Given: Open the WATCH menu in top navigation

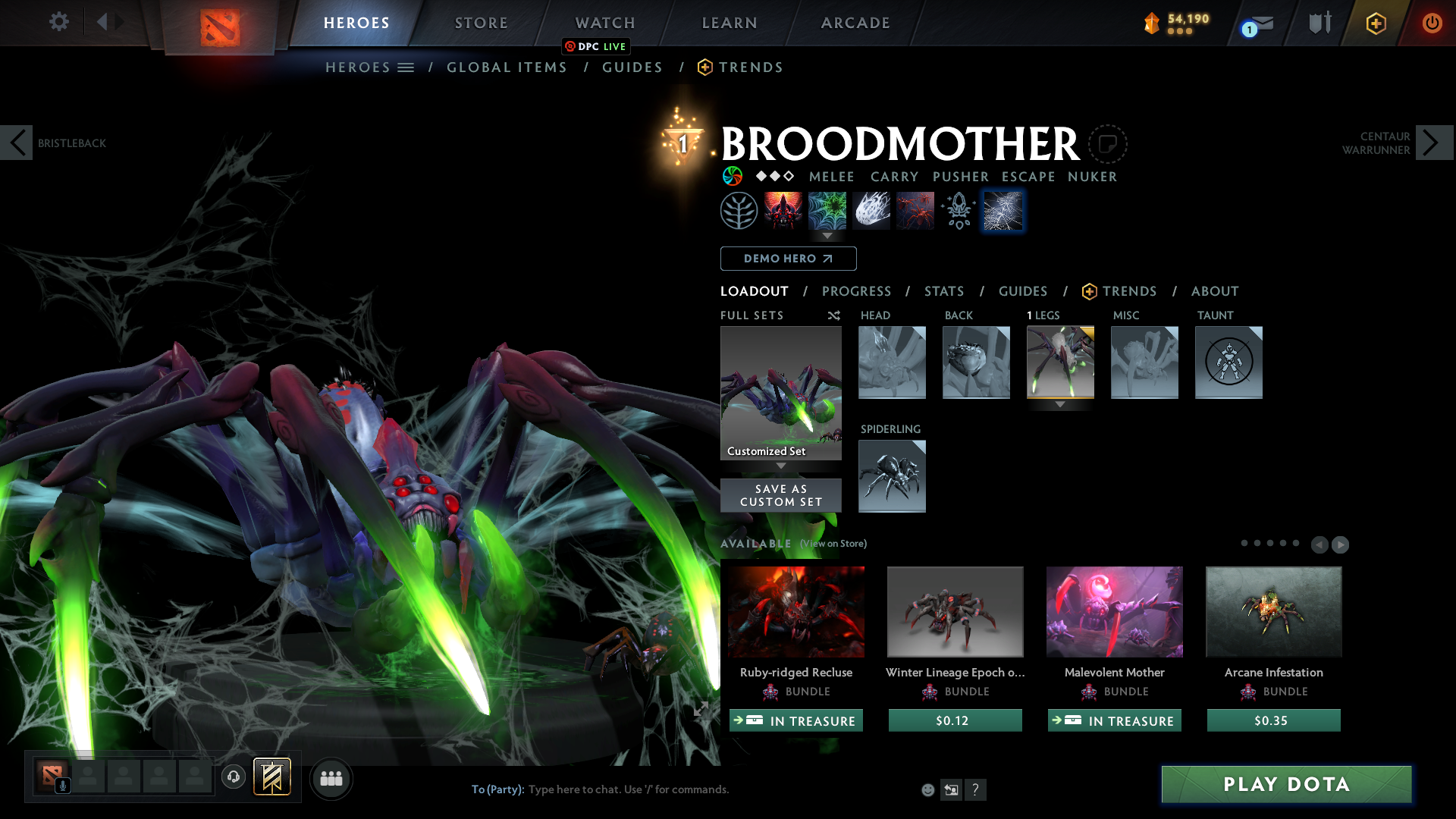Looking at the screenshot, I should [x=604, y=23].
